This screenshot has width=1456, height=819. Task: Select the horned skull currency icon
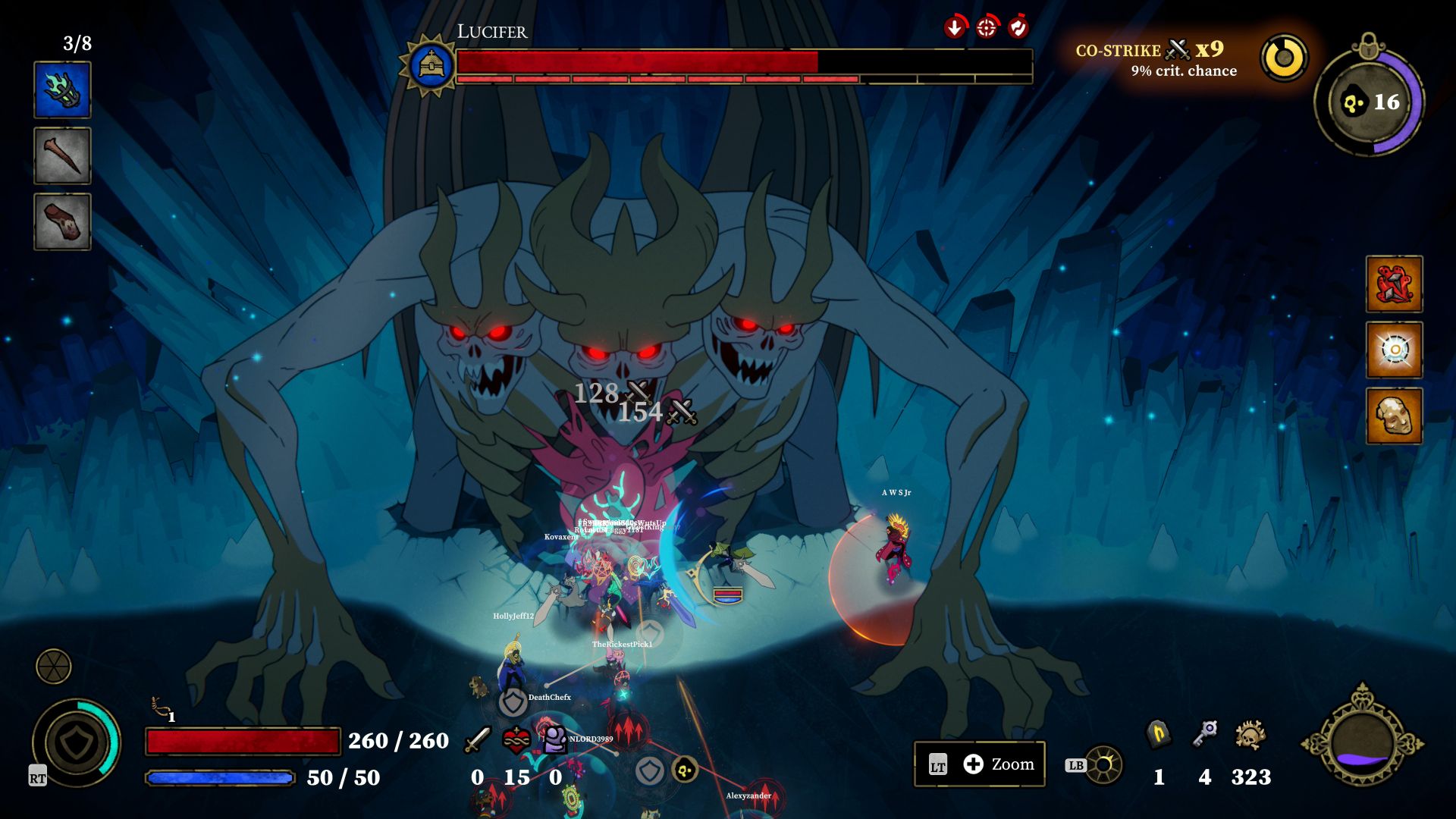point(1250,735)
